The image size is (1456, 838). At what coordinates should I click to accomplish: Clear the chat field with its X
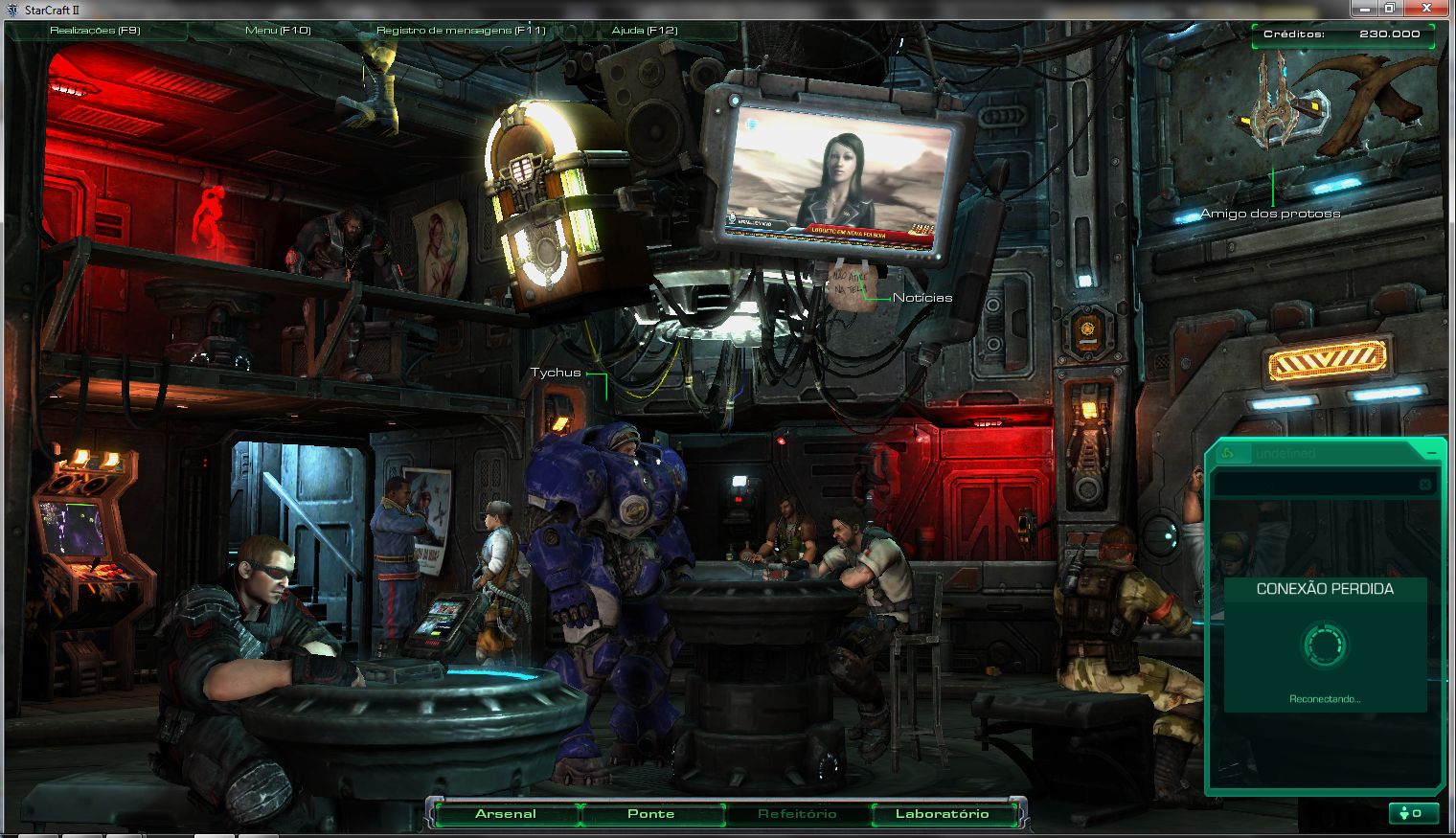[1424, 485]
